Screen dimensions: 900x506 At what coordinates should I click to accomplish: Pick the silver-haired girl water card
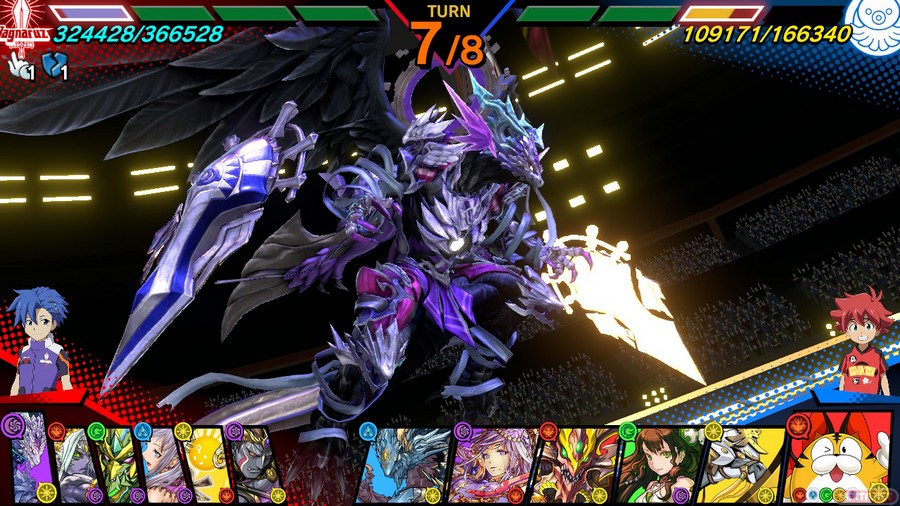[x=161, y=464]
